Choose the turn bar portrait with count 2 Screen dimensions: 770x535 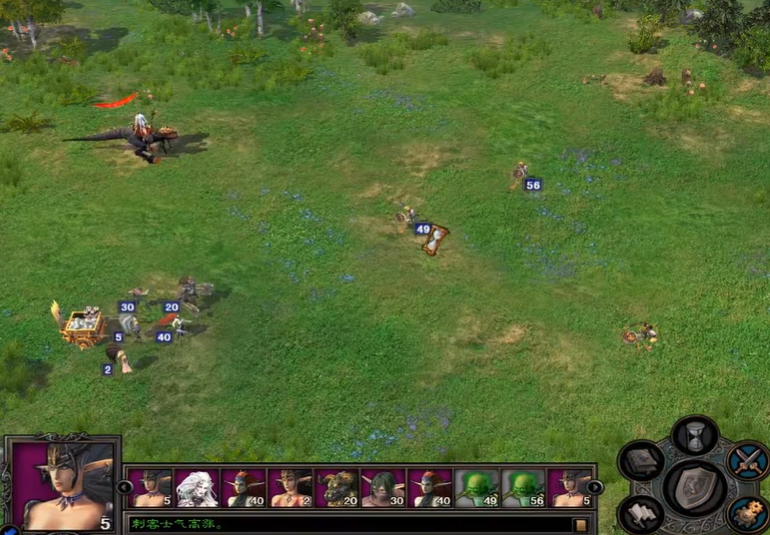290,488
